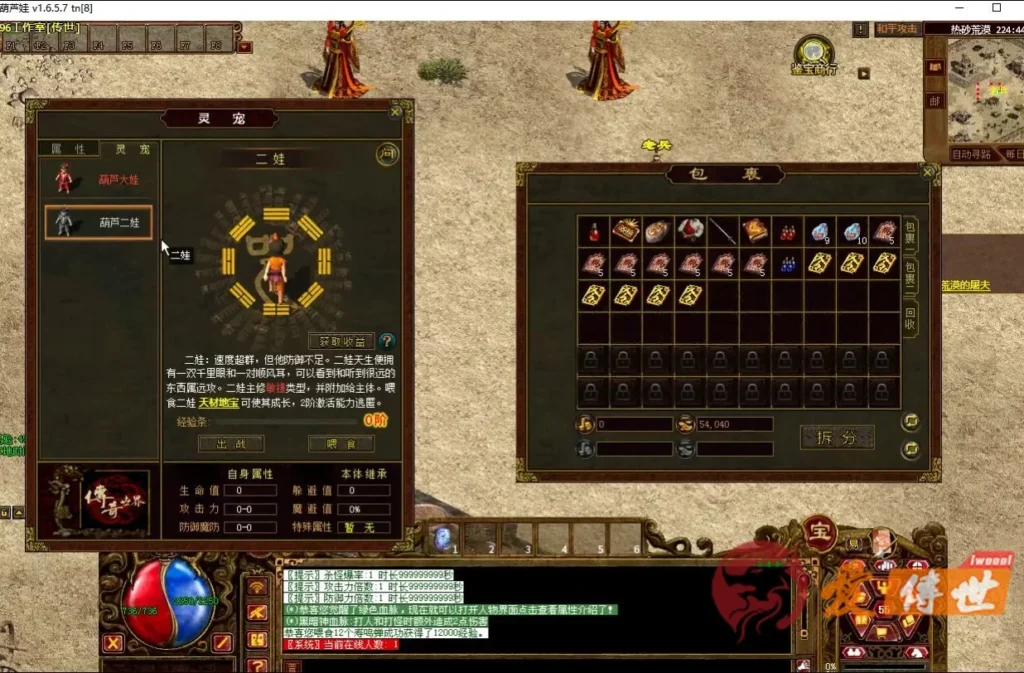Send the pet out with 出战
1024x673 pixels.
pyautogui.click(x=230, y=443)
